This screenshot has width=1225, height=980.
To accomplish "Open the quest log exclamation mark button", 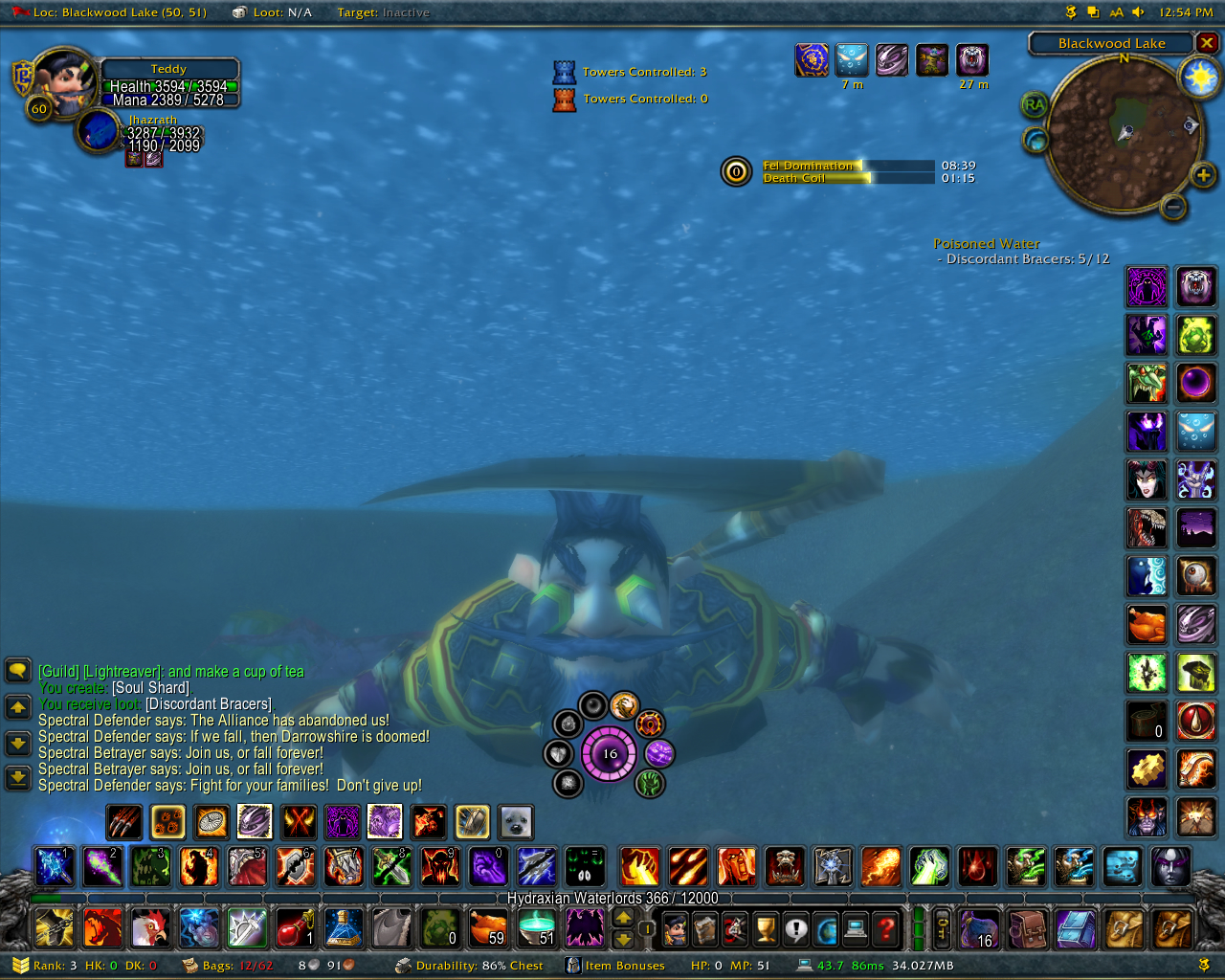I will click(x=795, y=928).
